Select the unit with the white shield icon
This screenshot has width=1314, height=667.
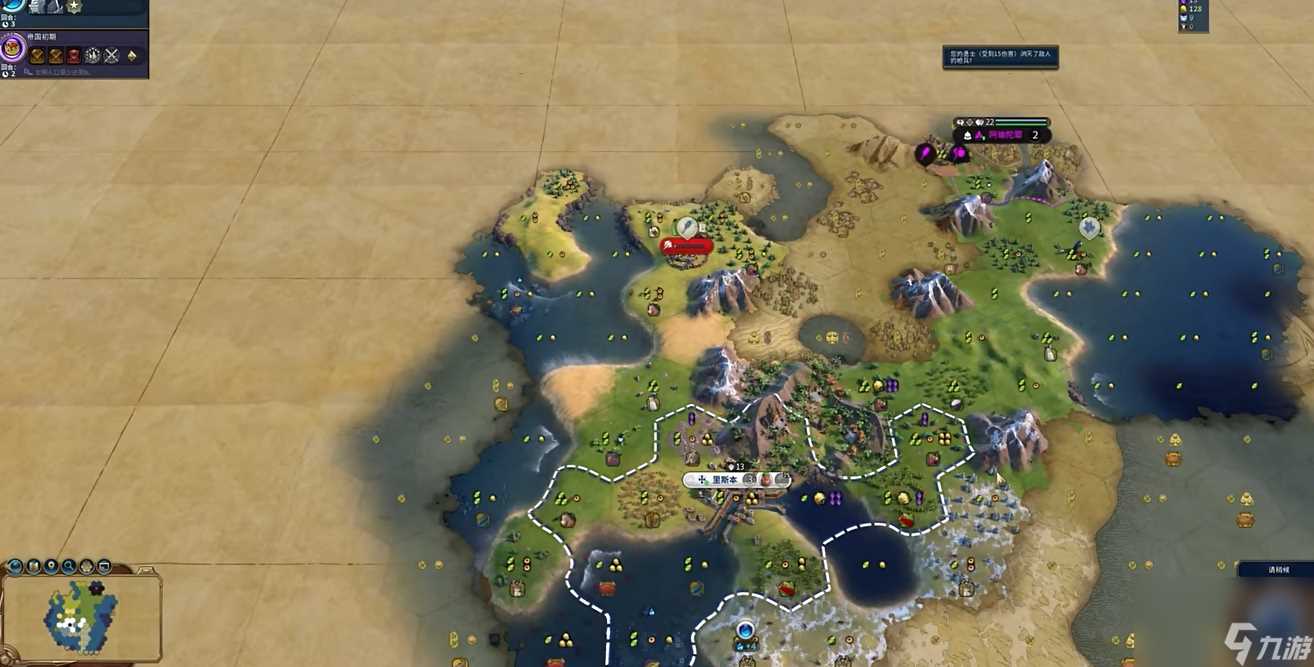tap(686, 227)
